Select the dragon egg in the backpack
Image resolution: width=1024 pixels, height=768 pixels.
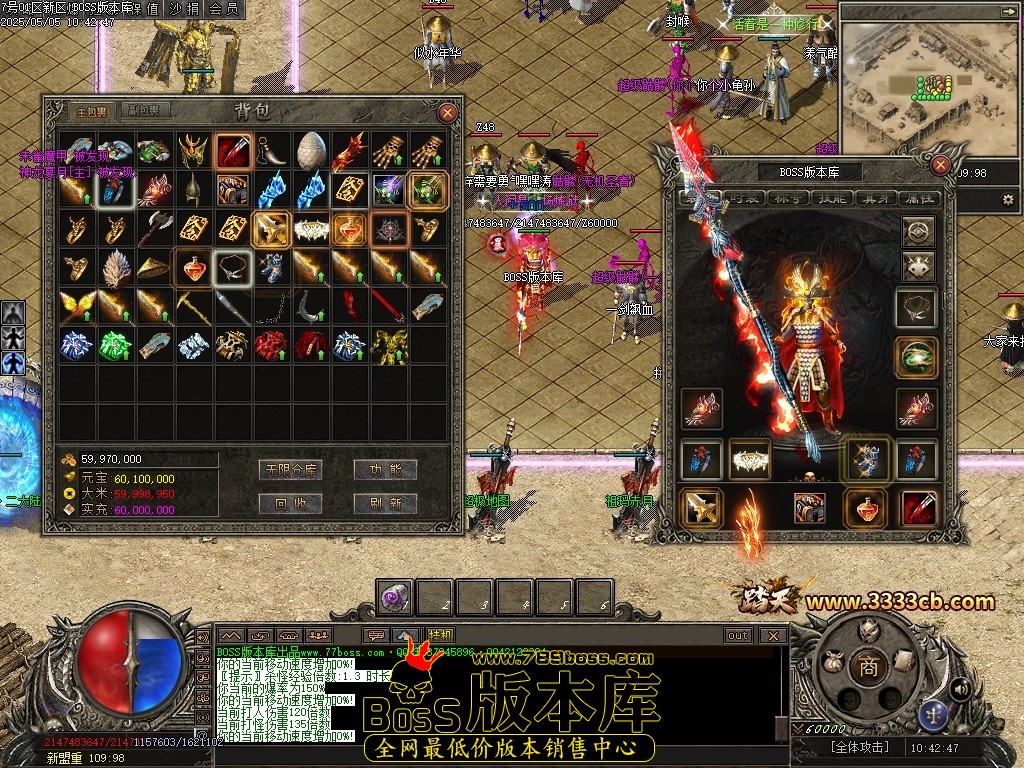311,151
